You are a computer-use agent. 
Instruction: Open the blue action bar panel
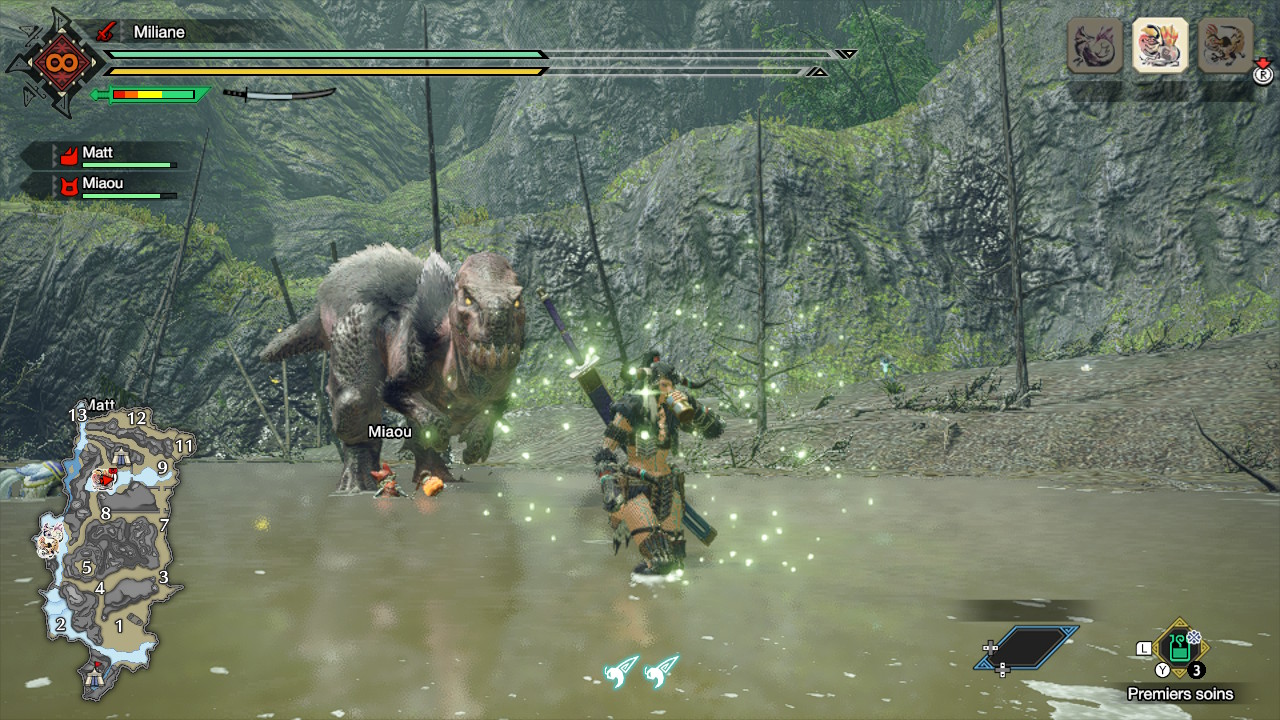[1026, 647]
